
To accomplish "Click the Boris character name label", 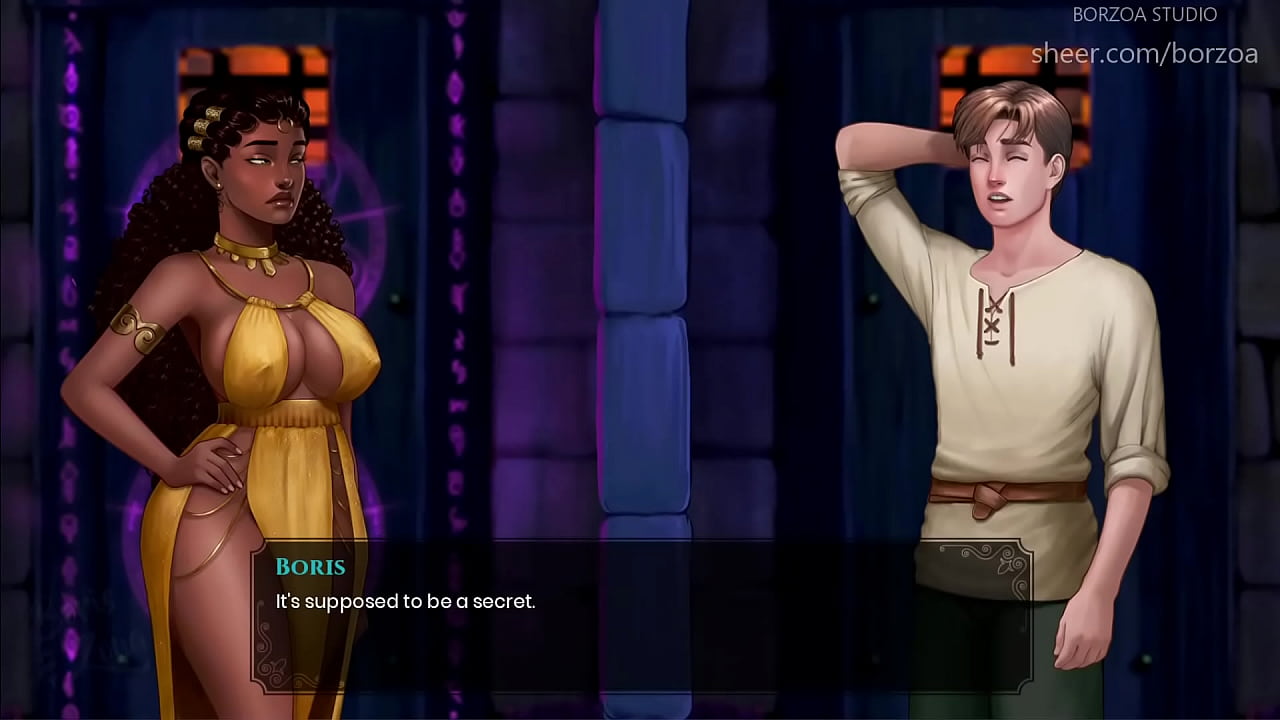I will tap(310, 567).
